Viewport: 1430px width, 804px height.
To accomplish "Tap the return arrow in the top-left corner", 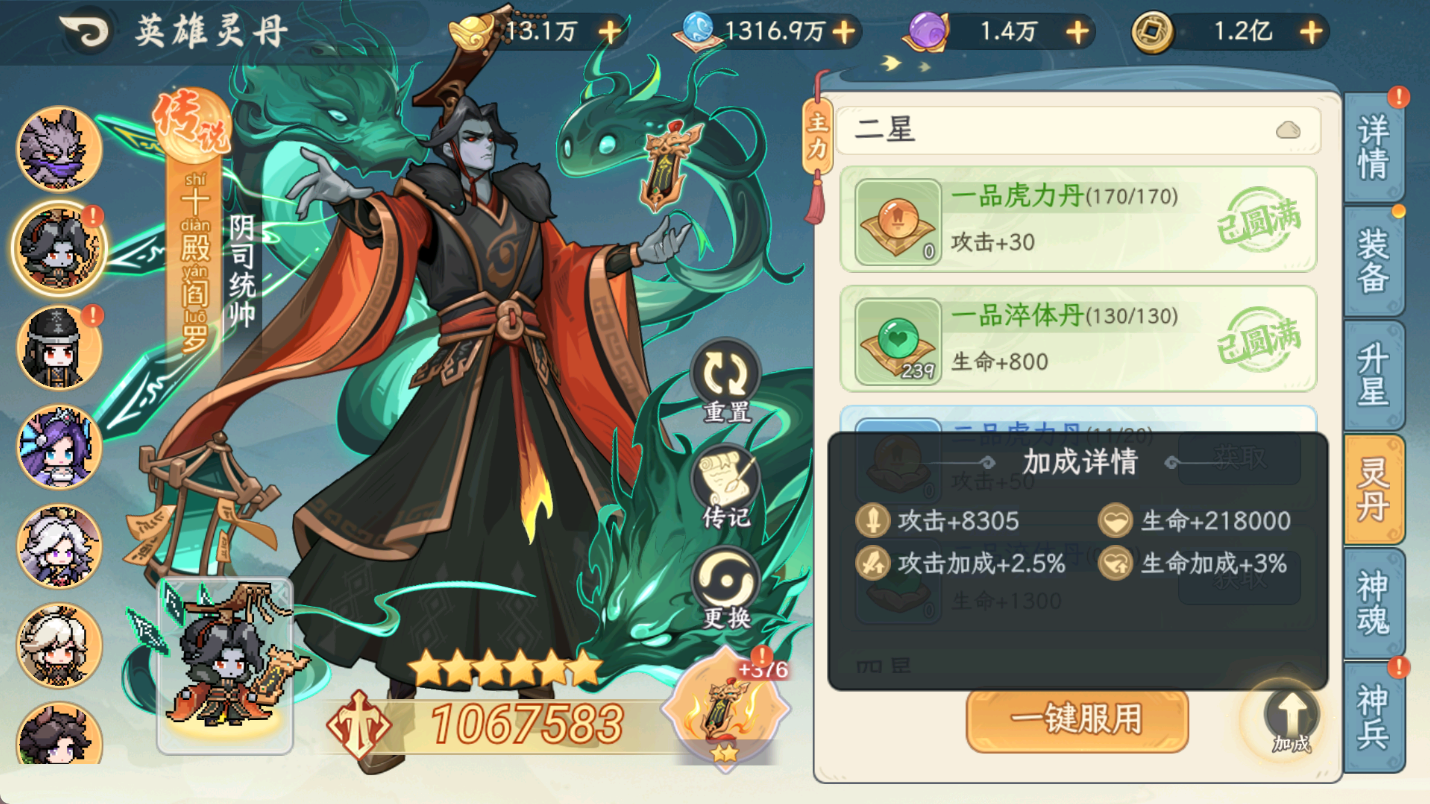I will [85, 29].
